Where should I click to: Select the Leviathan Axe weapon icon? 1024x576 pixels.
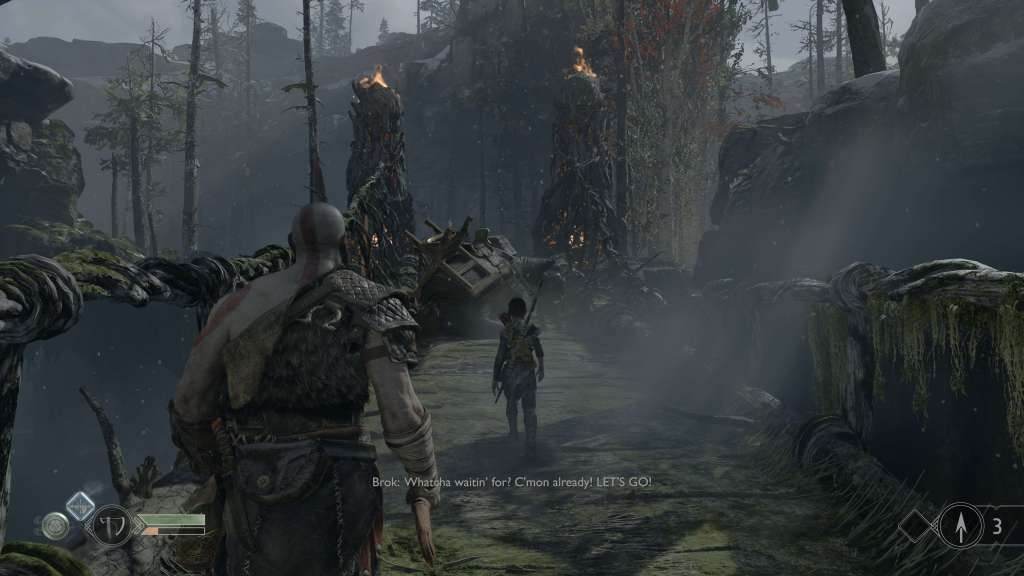[110, 524]
